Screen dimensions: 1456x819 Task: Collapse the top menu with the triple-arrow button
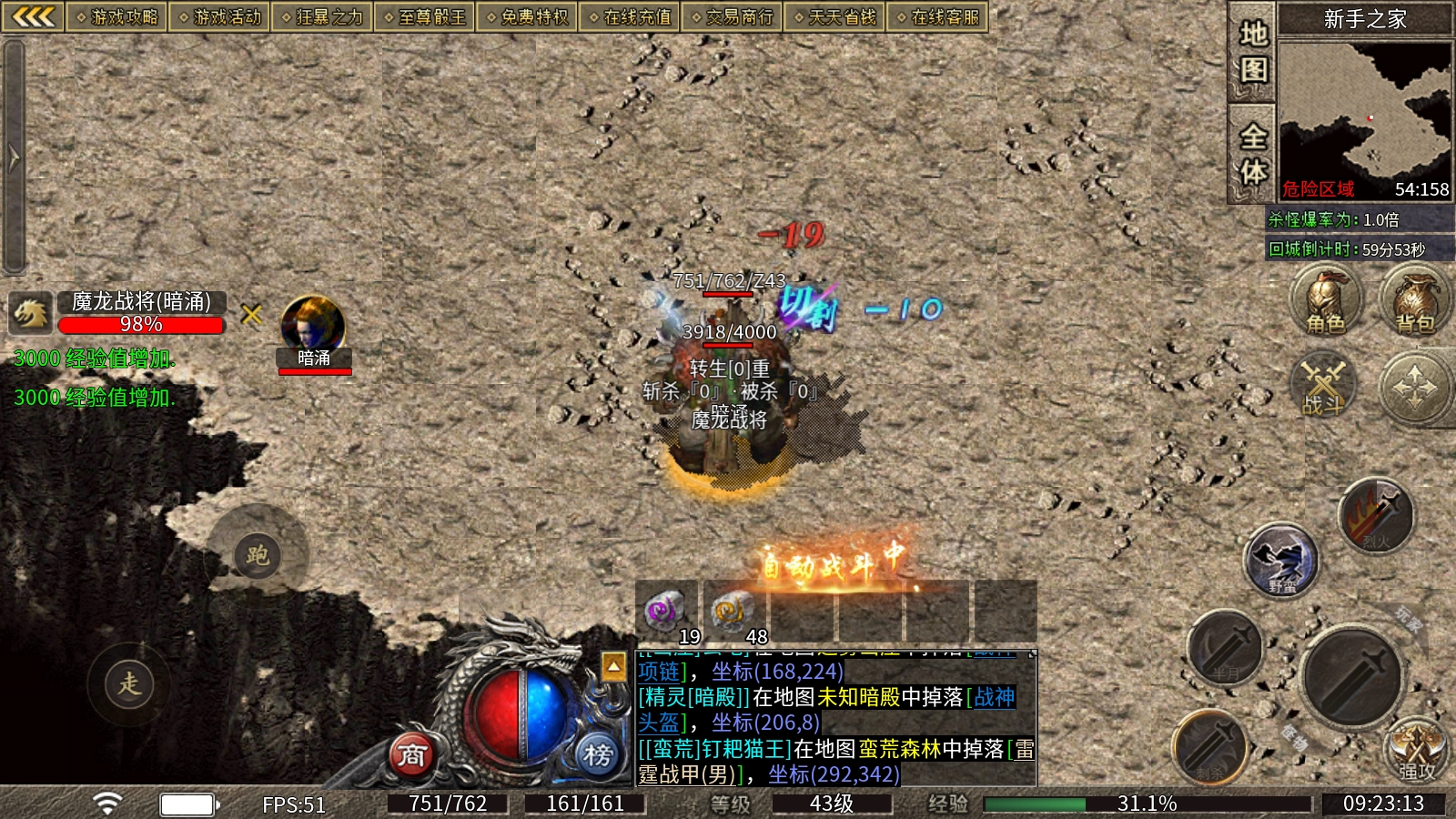point(34,16)
